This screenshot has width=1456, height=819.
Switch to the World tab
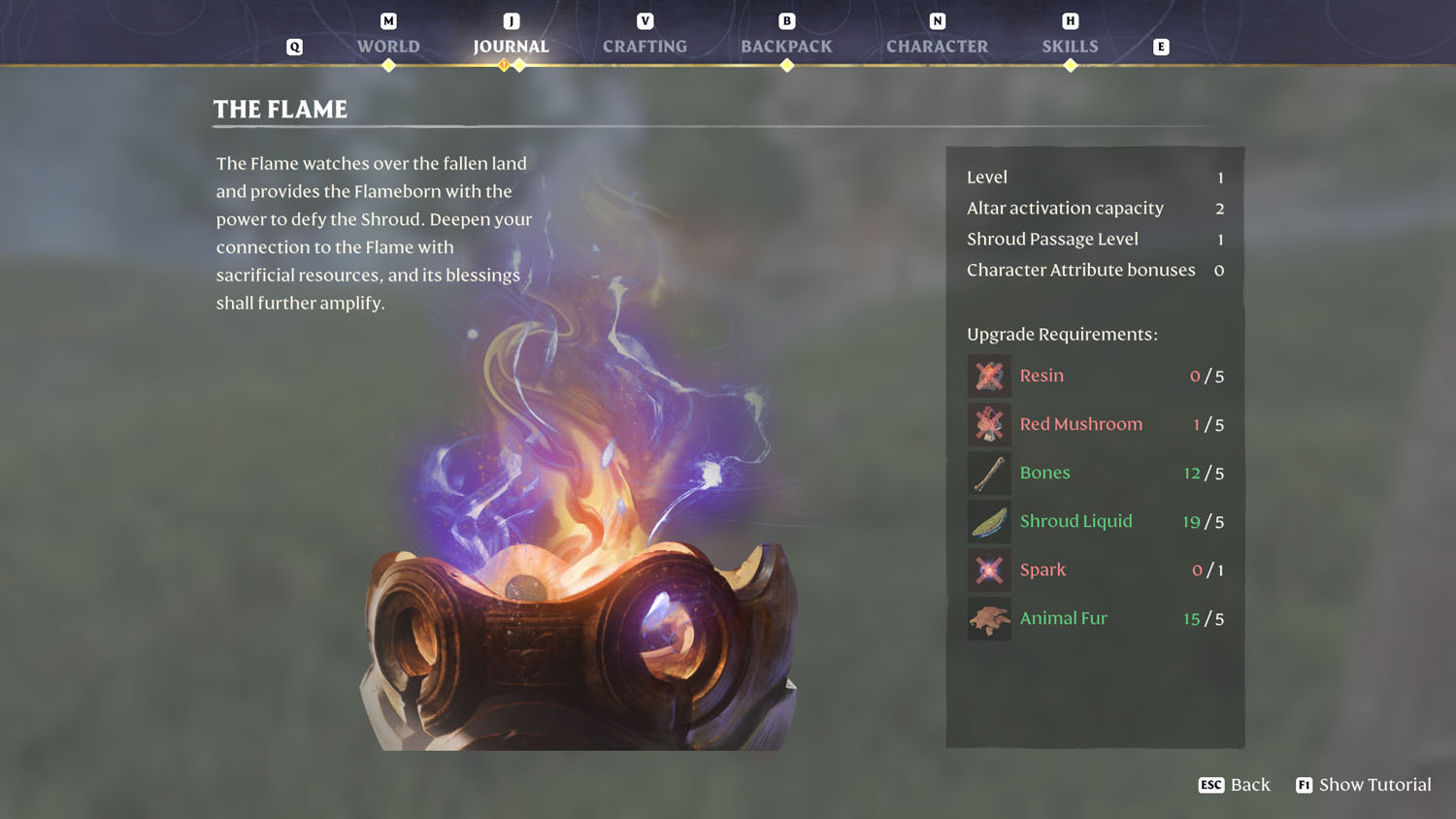388,46
